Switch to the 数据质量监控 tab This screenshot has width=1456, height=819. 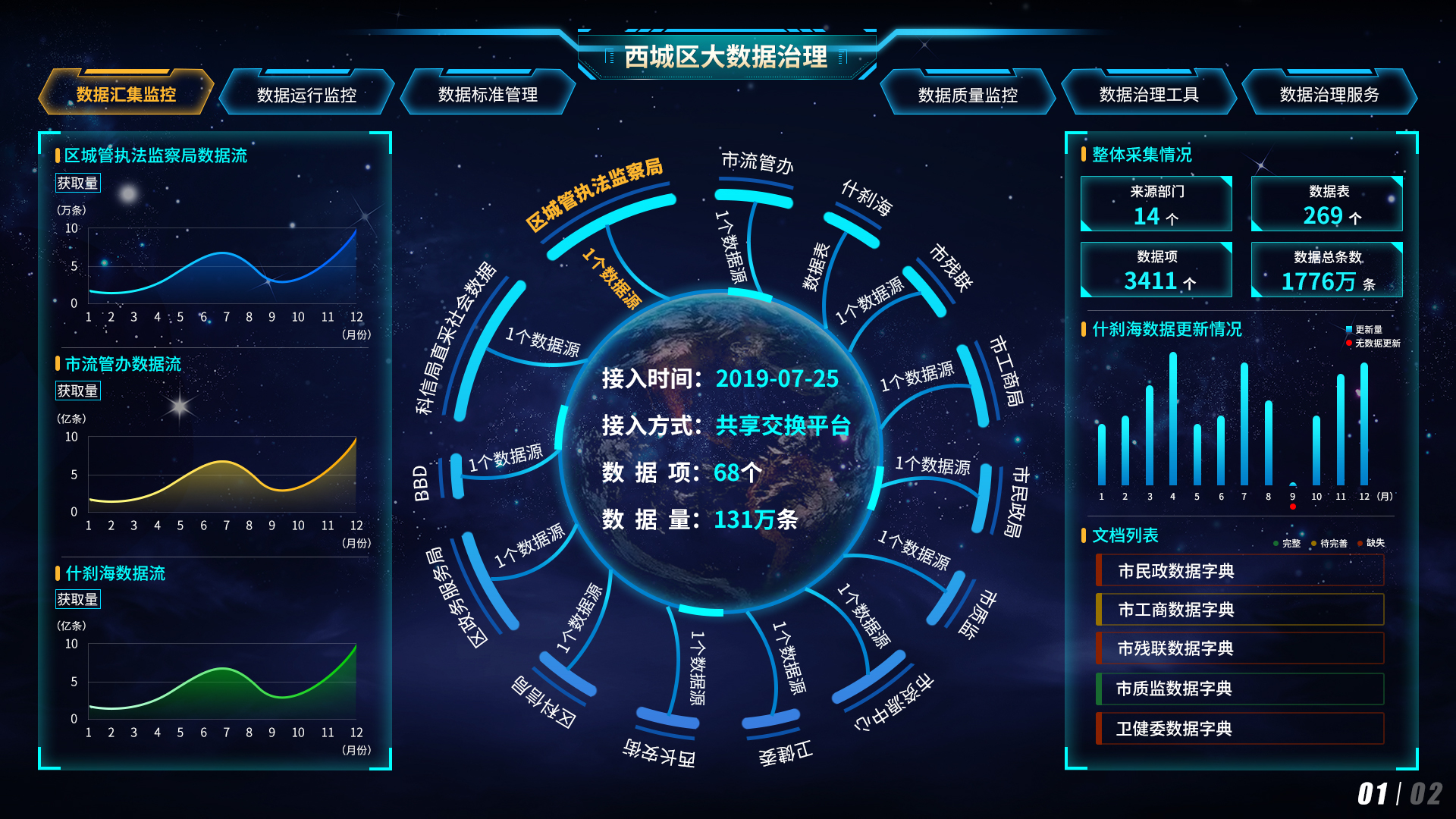coord(967,94)
